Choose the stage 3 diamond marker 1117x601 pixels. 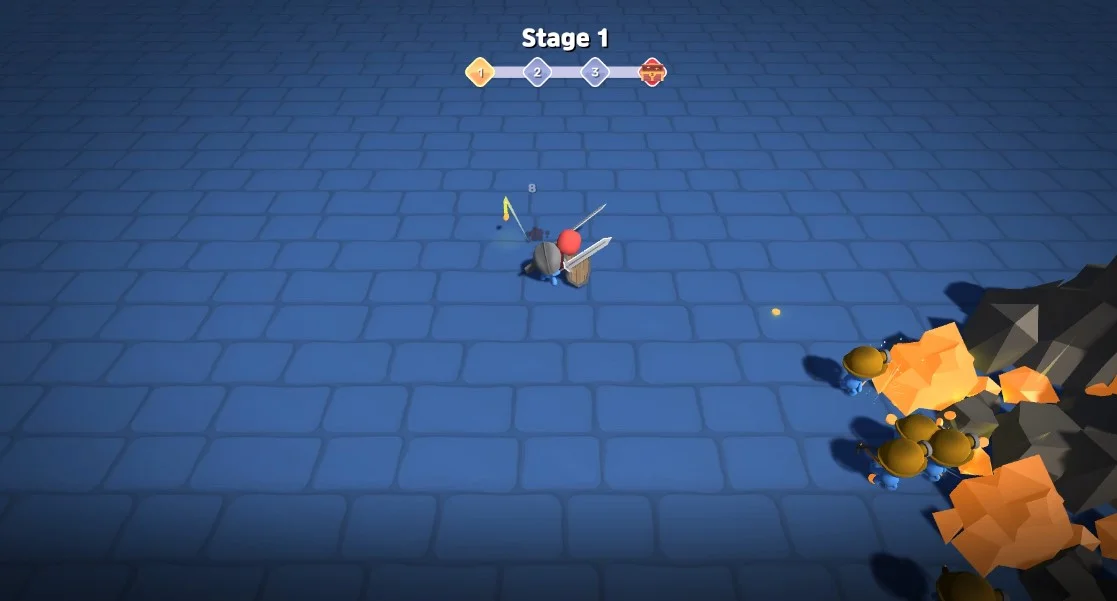point(595,72)
